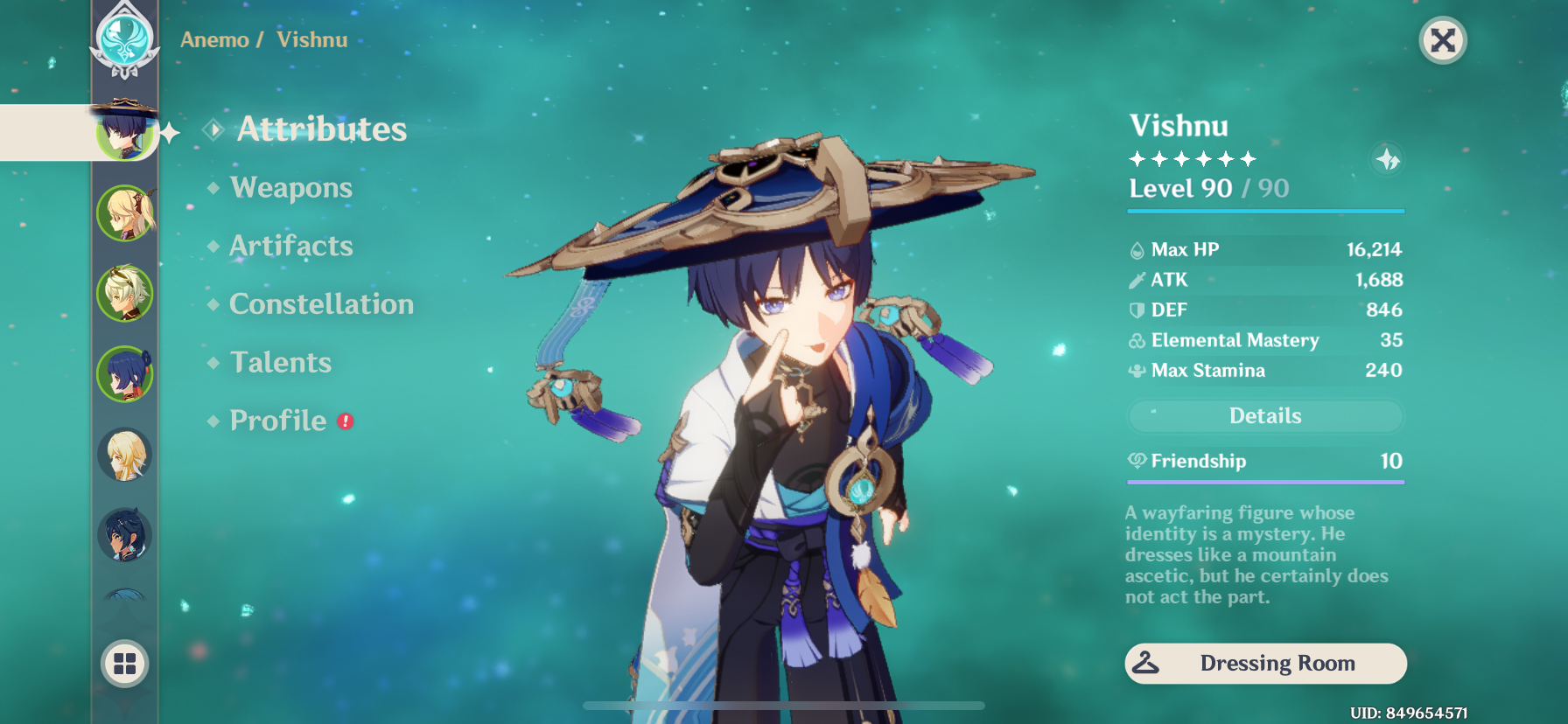The width and height of the screenshot is (1568, 724).
Task: Open the Talents section
Action: pos(279,362)
